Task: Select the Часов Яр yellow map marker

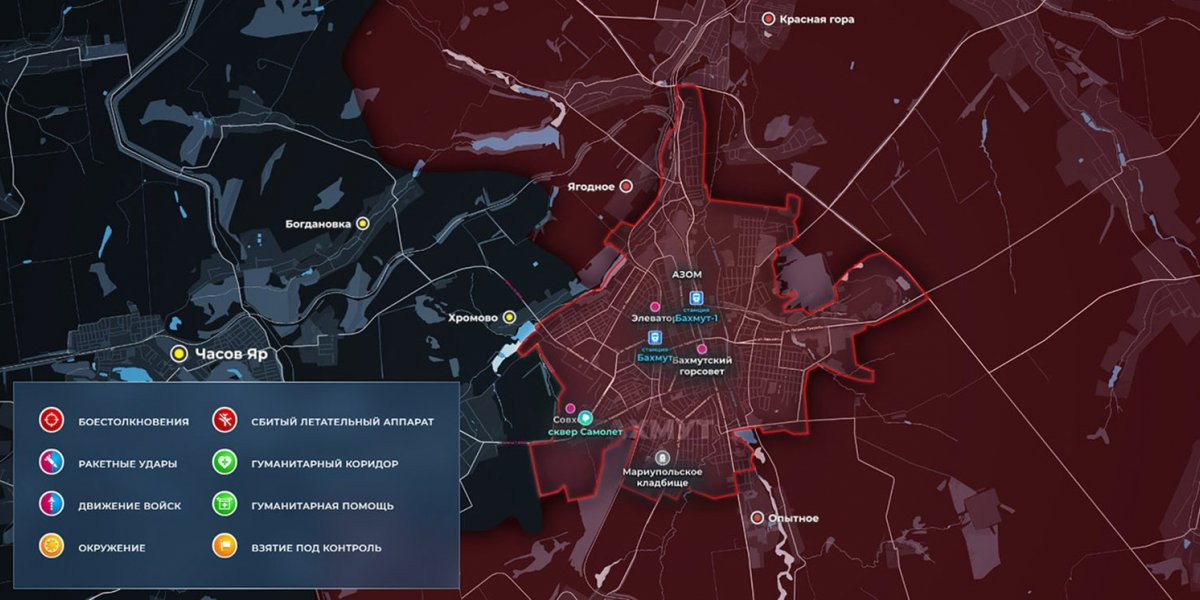Action: 179,353
